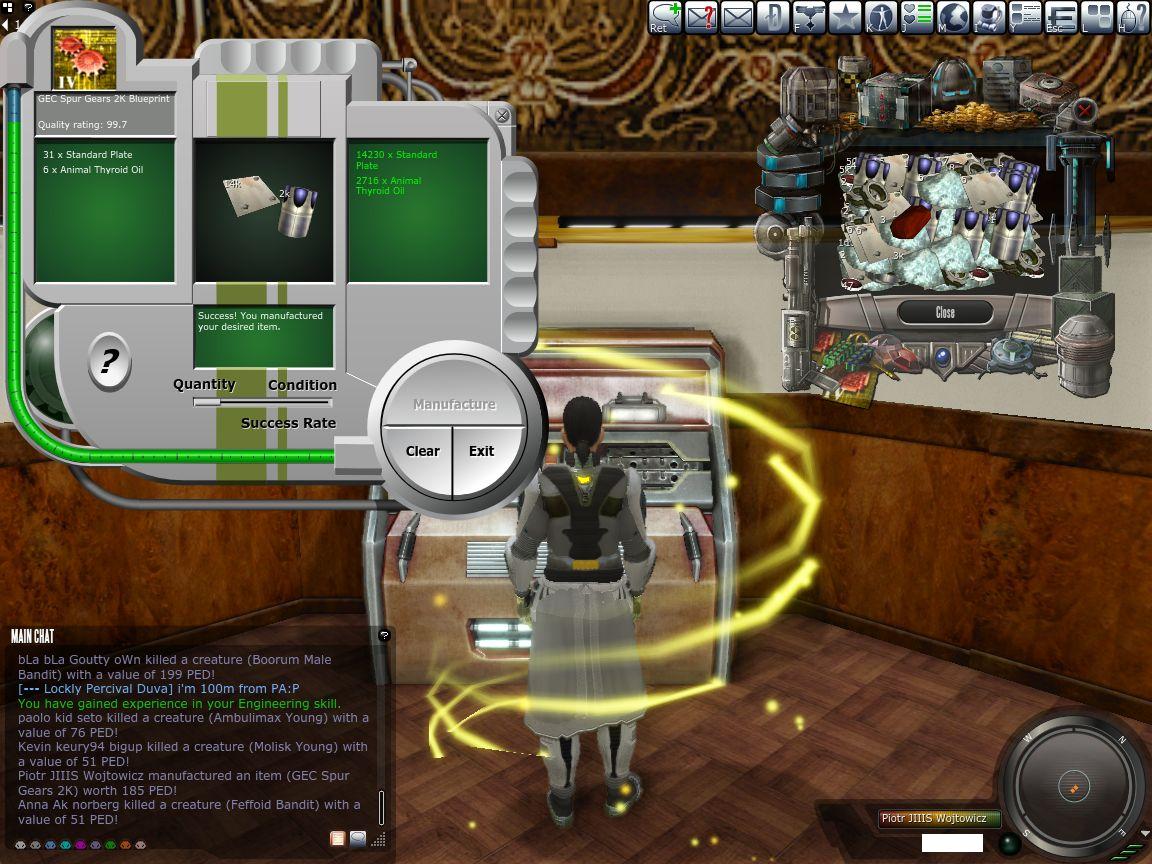Exit the manufacturing terminal
The height and width of the screenshot is (864, 1152).
tap(482, 451)
